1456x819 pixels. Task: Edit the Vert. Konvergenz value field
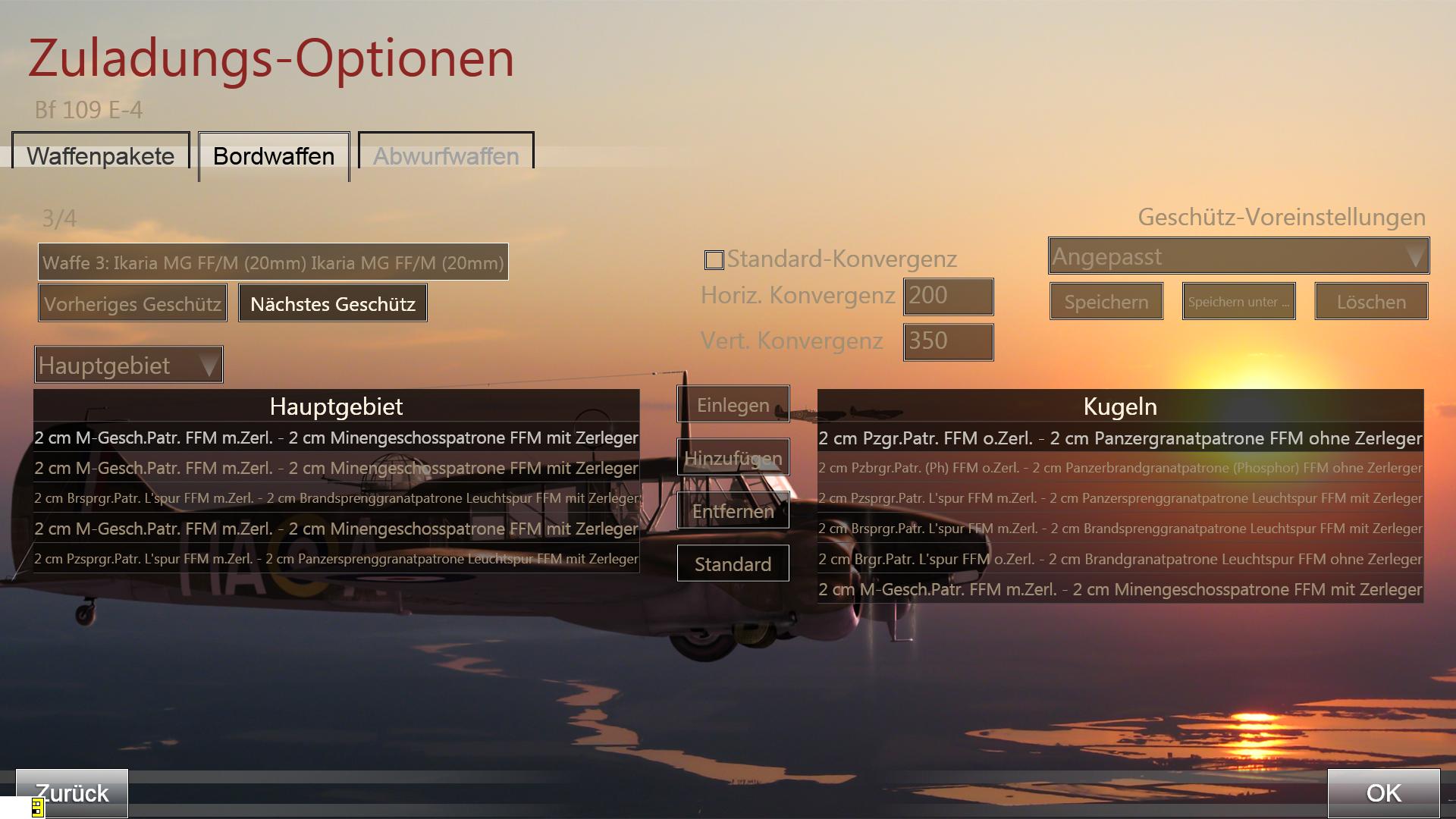tap(948, 341)
